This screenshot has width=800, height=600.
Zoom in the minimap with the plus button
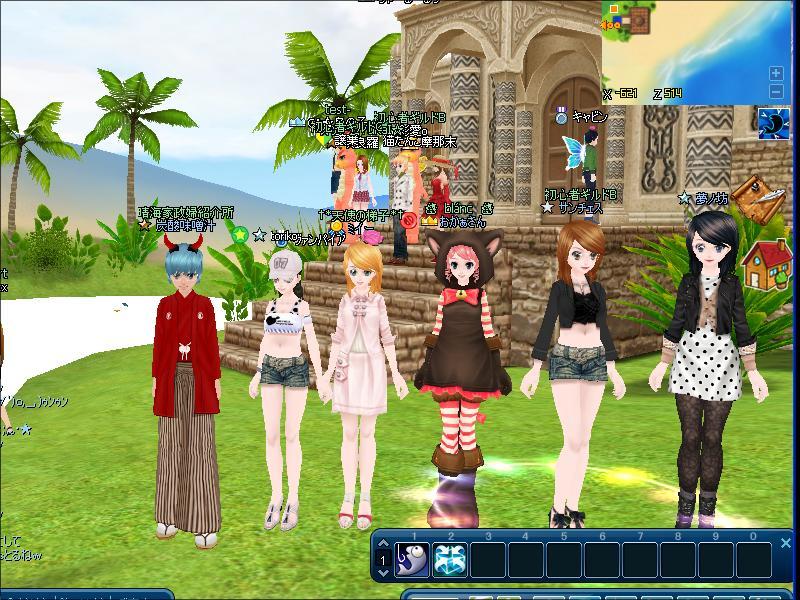[x=776, y=73]
